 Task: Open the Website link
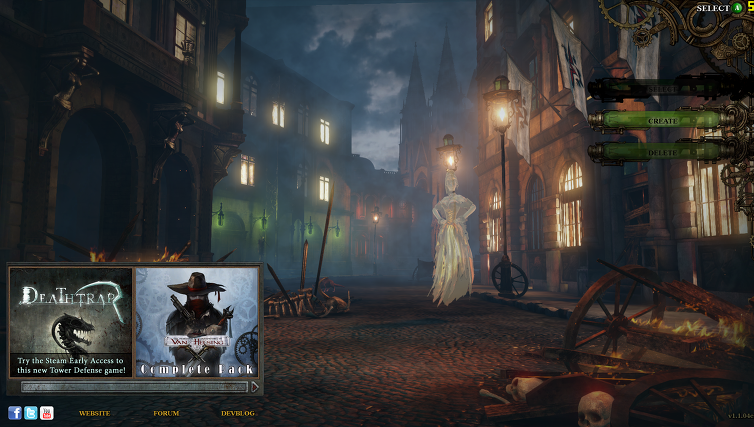pos(94,413)
